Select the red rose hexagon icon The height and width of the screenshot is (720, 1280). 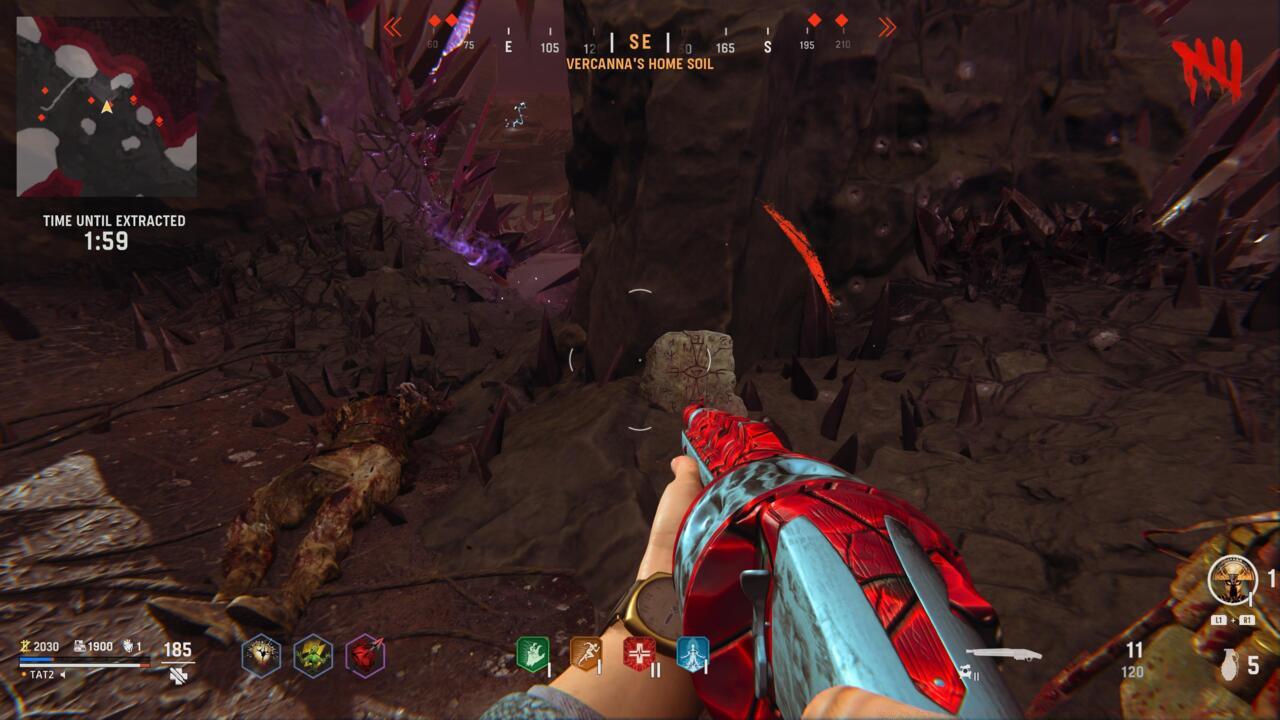pos(365,656)
